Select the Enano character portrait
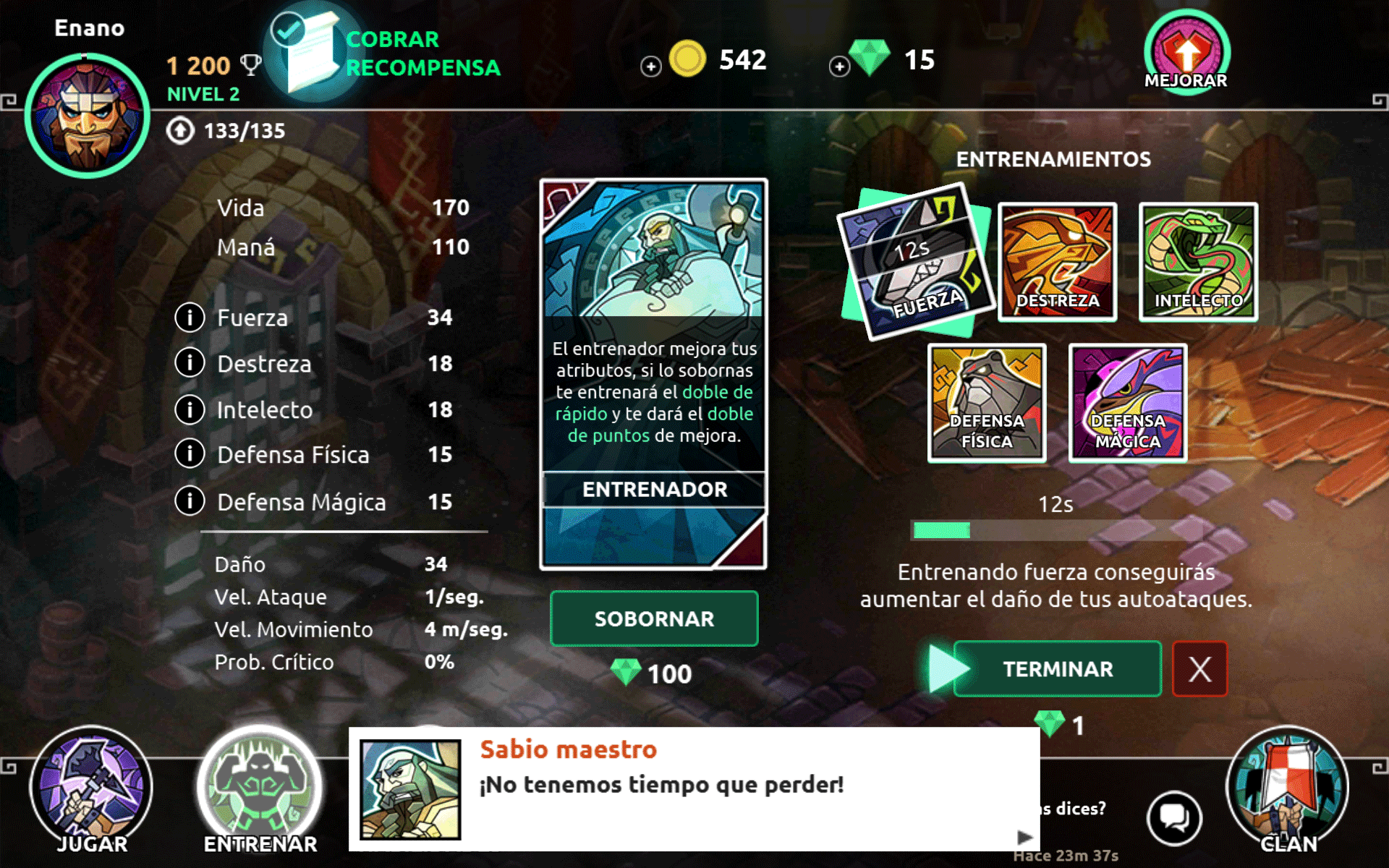This screenshot has width=1389, height=868. tap(88, 116)
